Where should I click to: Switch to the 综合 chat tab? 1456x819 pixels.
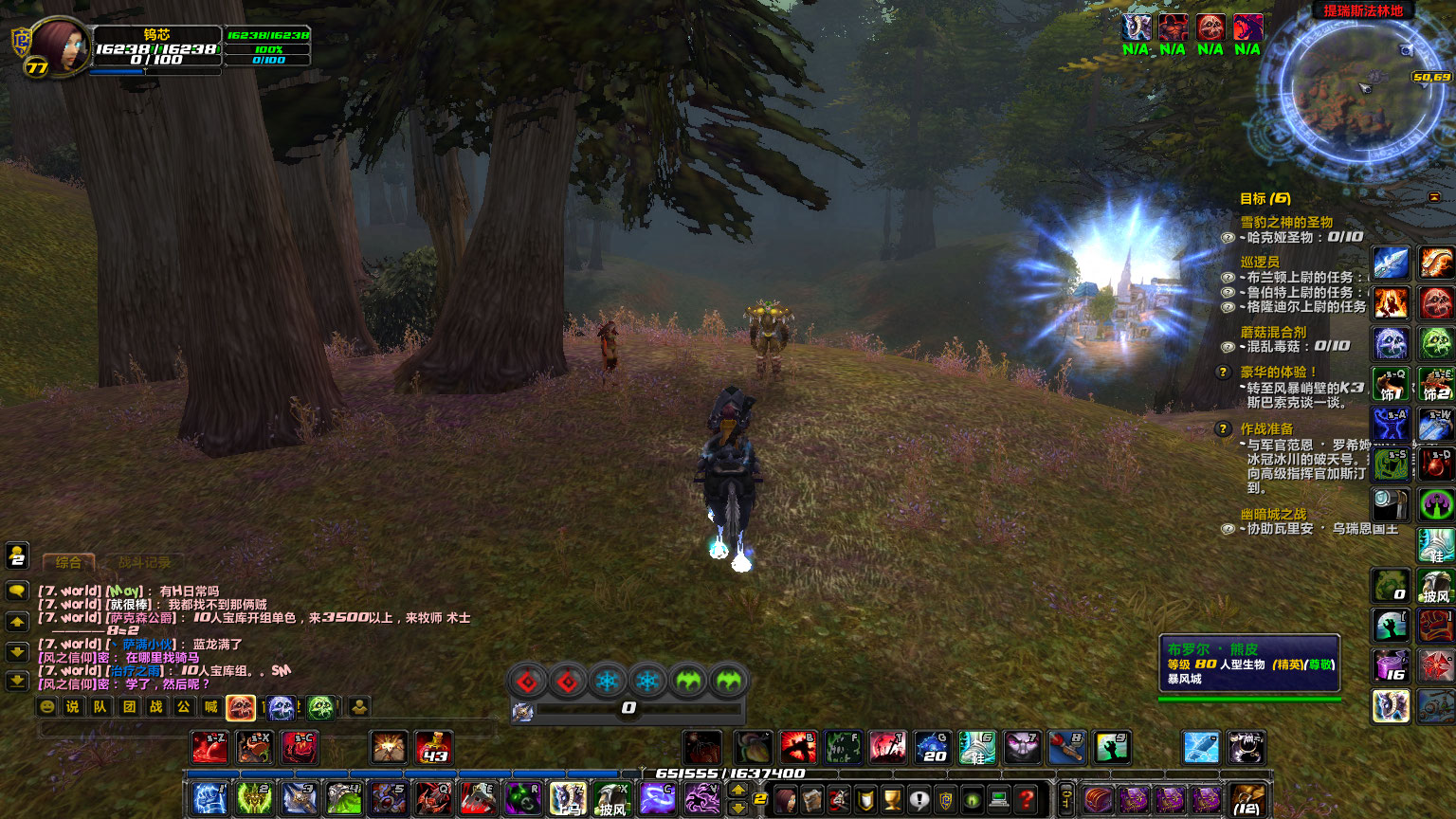pos(69,562)
